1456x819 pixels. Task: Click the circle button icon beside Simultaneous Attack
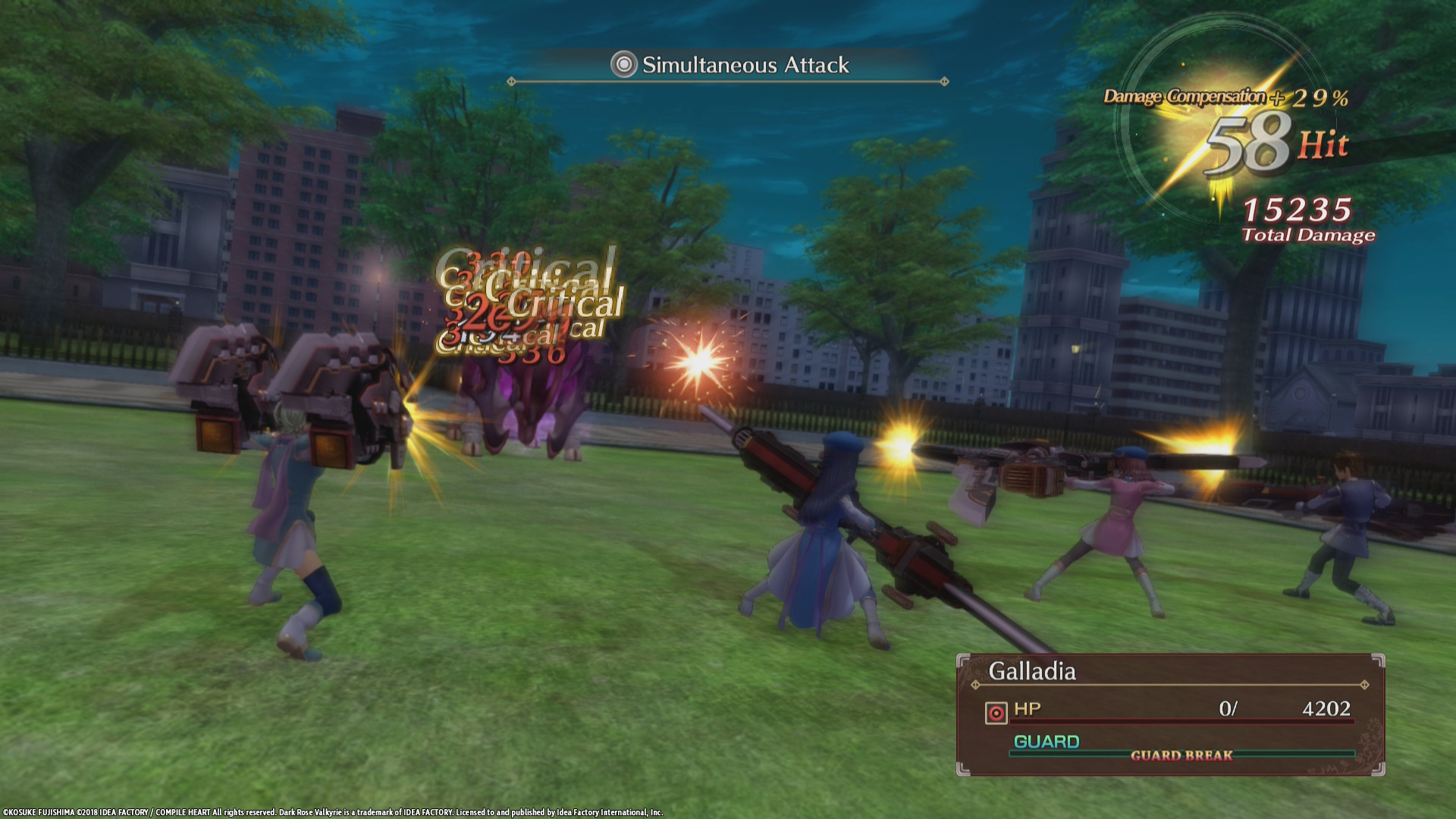[622, 65]
